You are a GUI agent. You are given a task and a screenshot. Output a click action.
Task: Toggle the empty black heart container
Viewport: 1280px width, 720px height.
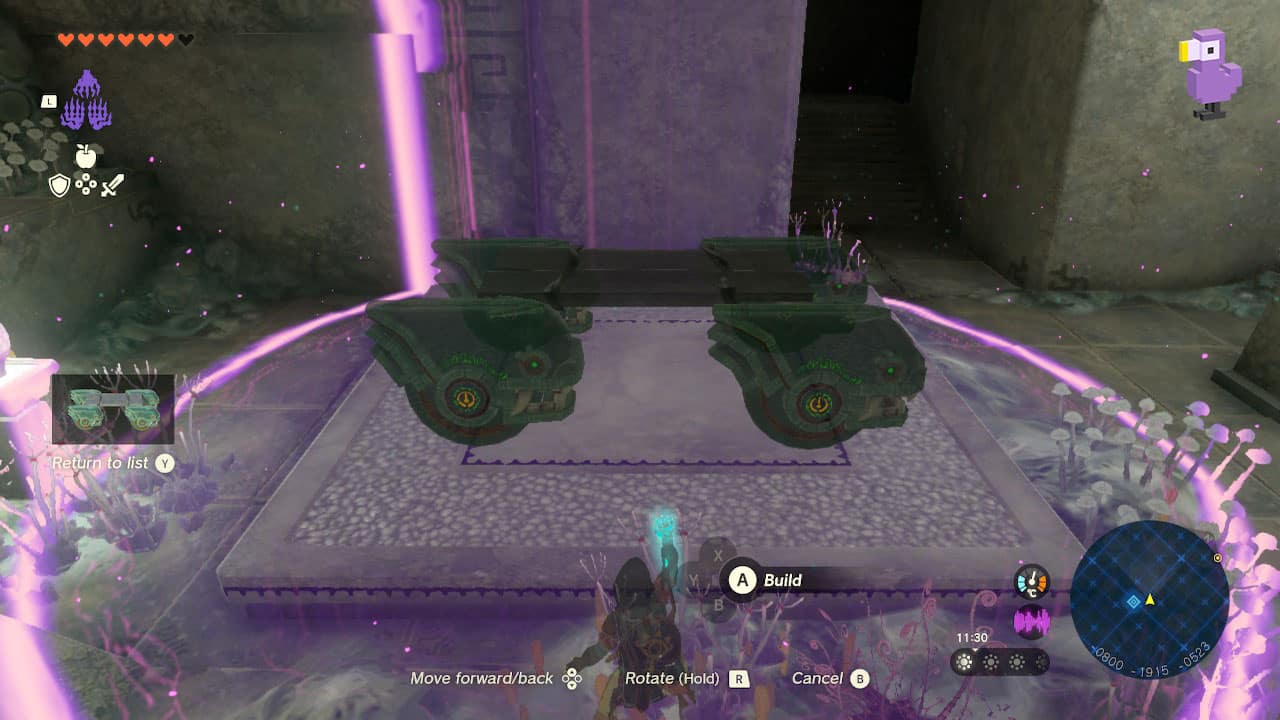(x=185, y=39)
